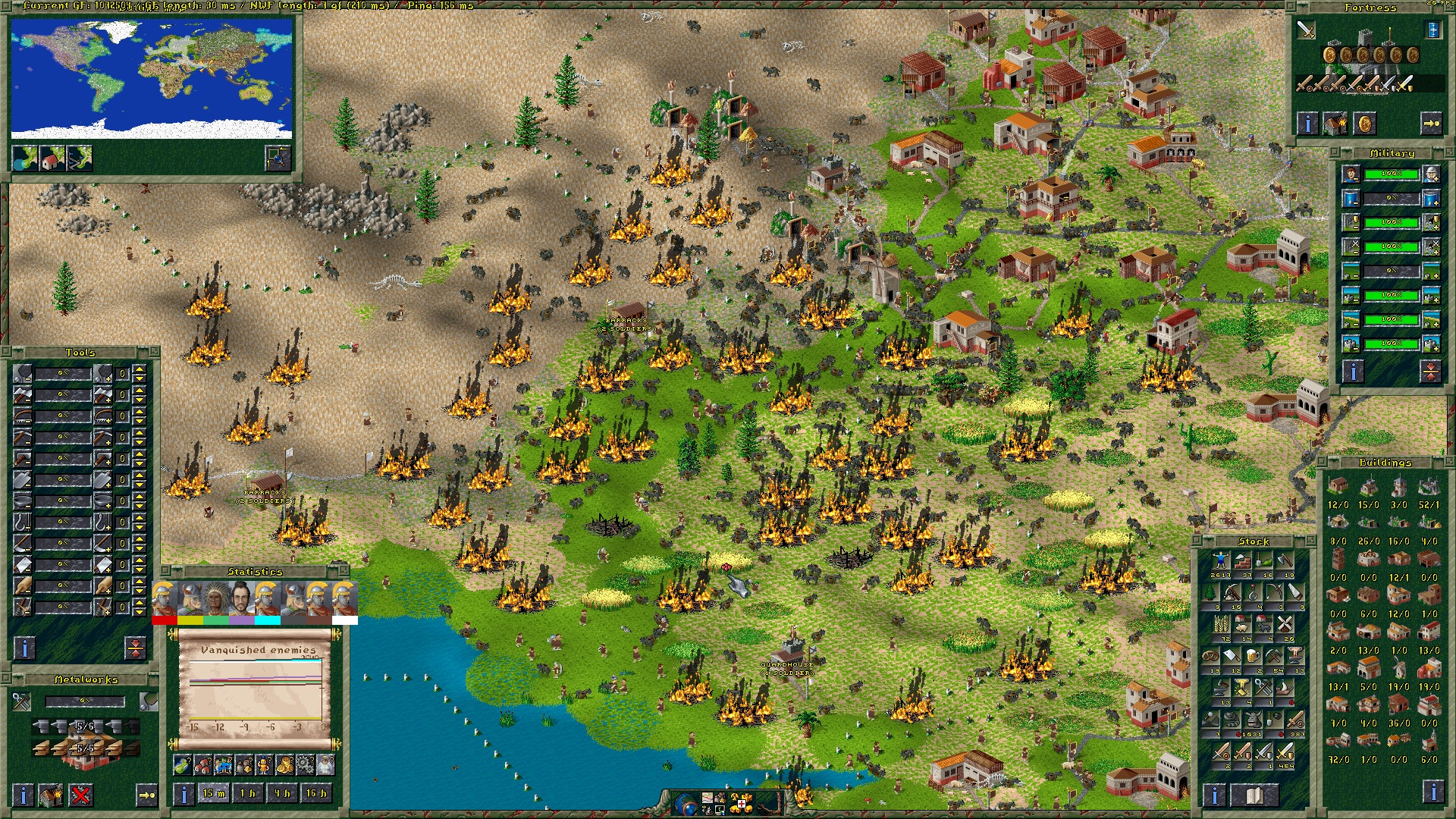Image resolution: width=1456 pixels, height=819 pixels.
Task: Select the 1 h statistics time range
Action: click(248, 794)
